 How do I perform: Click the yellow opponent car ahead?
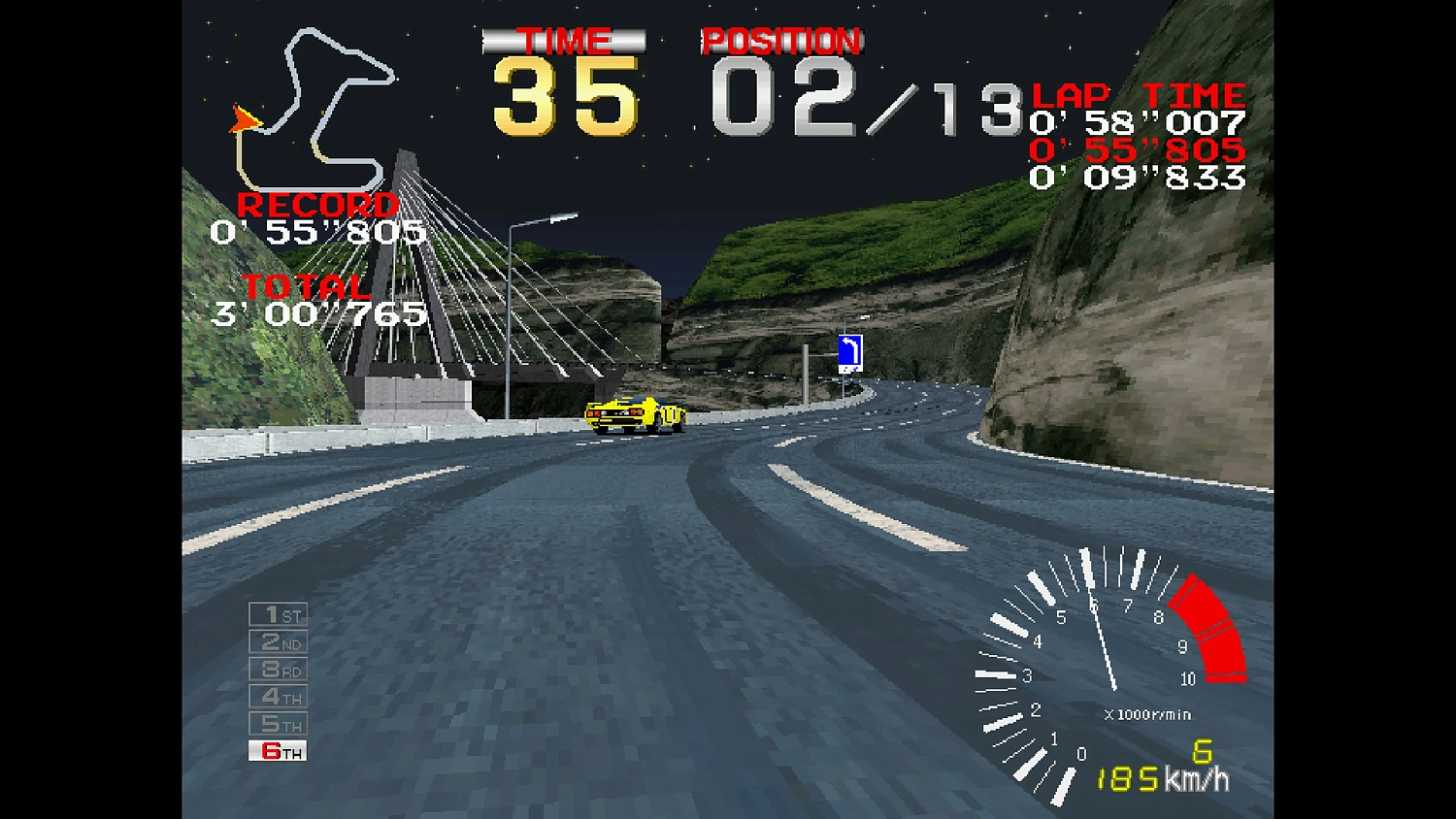click(636, 415)
